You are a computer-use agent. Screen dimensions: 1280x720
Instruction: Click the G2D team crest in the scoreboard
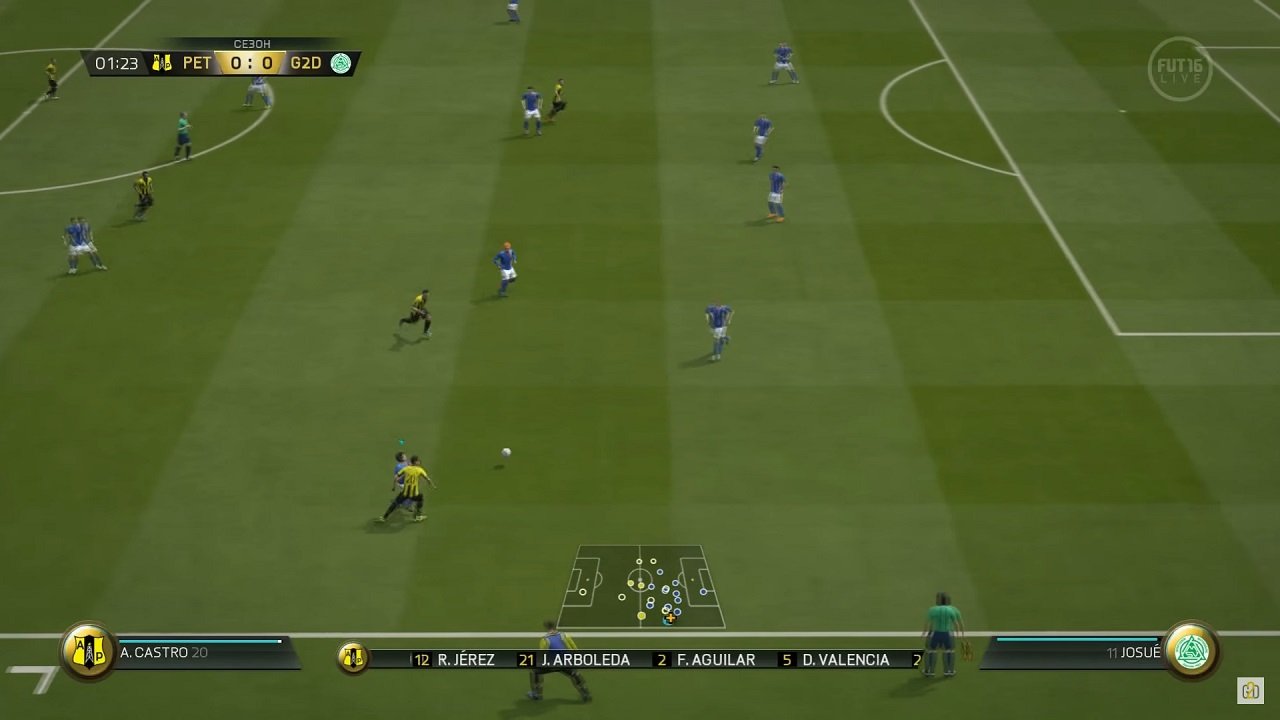pos(342,62)
